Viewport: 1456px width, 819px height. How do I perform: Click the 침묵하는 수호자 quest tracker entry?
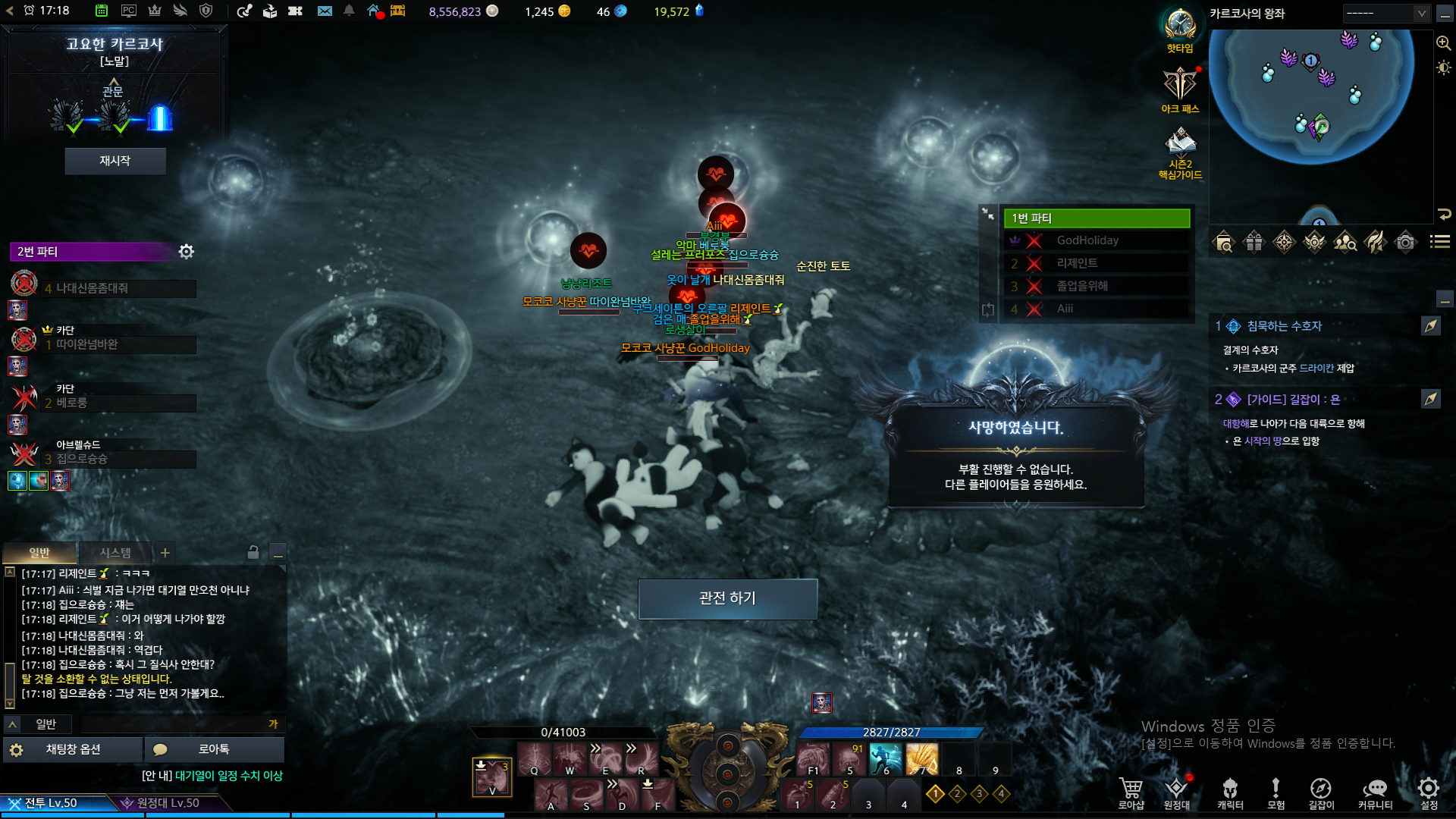tap(1284, 326)
